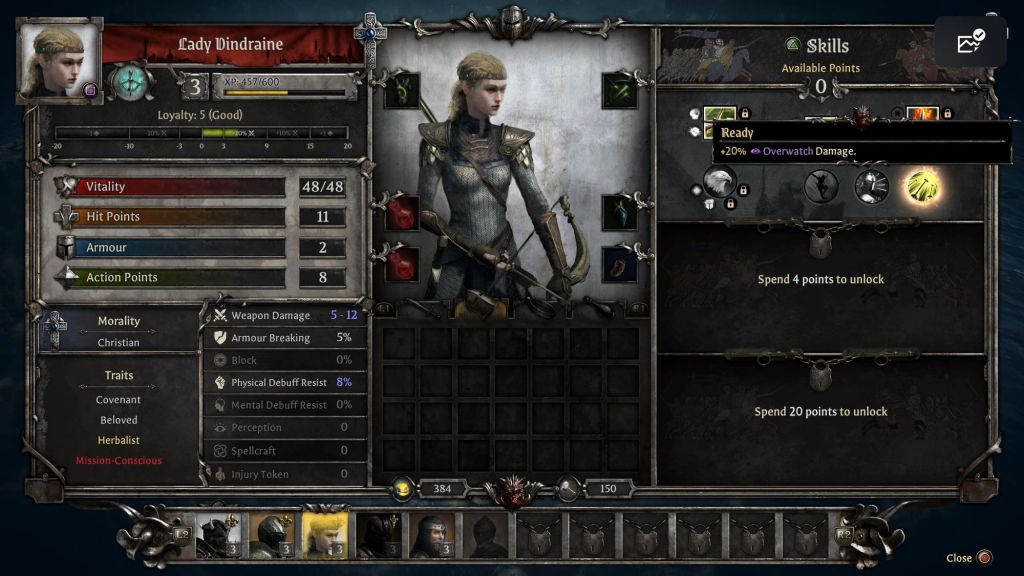Select the glowing yellow Ready skill

tap(920, 186)
